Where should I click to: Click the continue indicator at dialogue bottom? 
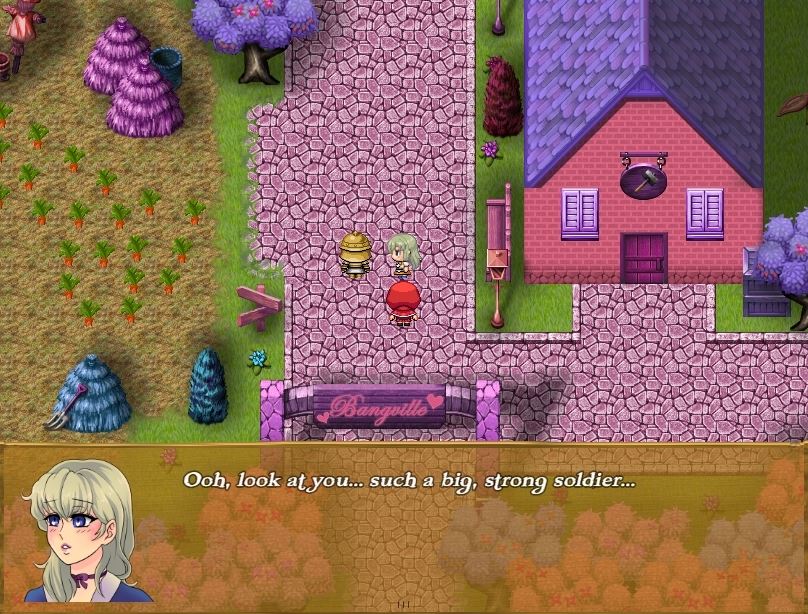click(404, 604)
